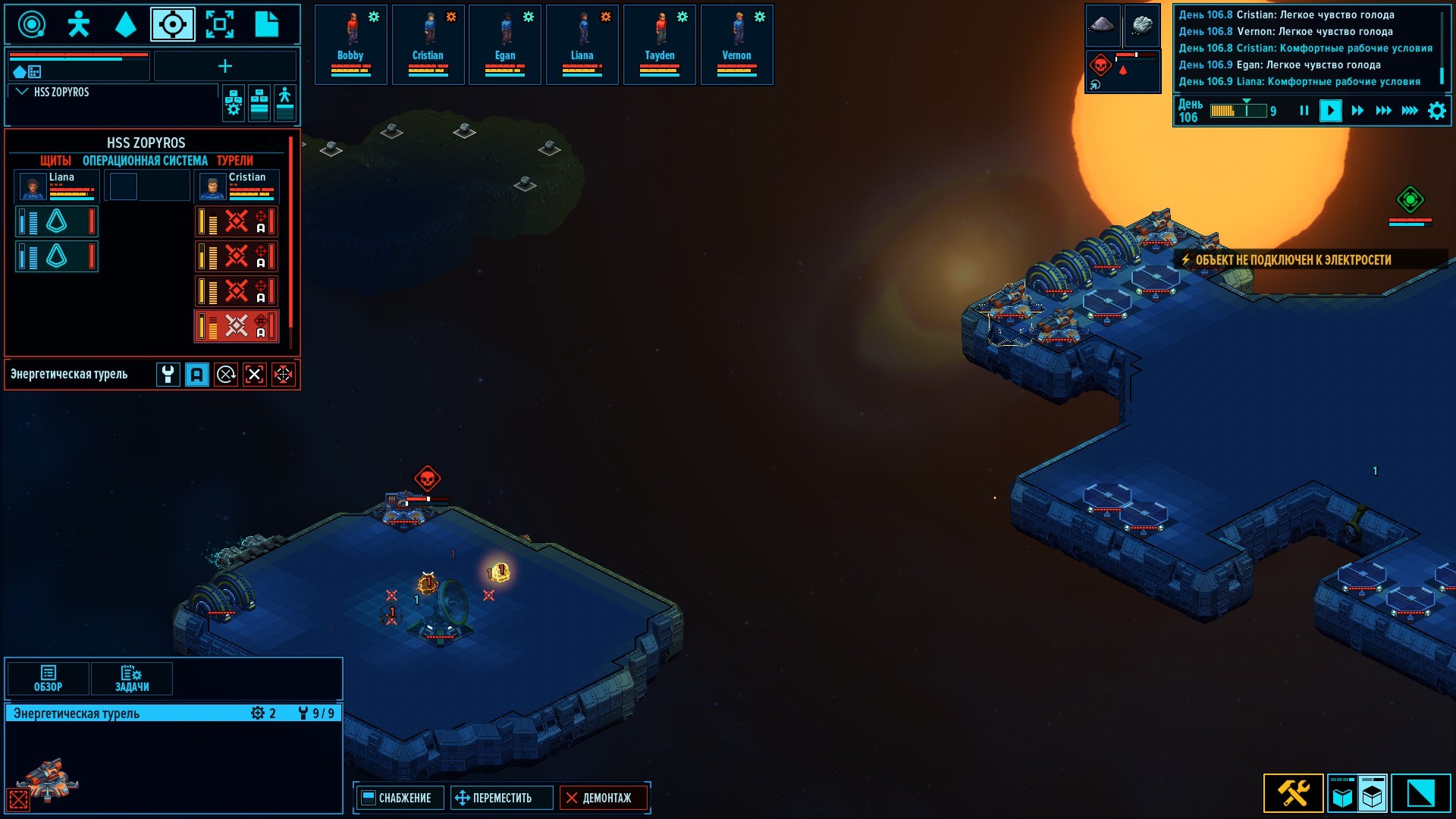The height and width of the screenshot is (819, 1456).
Task: Set game to normal play speed
Action: tap(1330, 111)
